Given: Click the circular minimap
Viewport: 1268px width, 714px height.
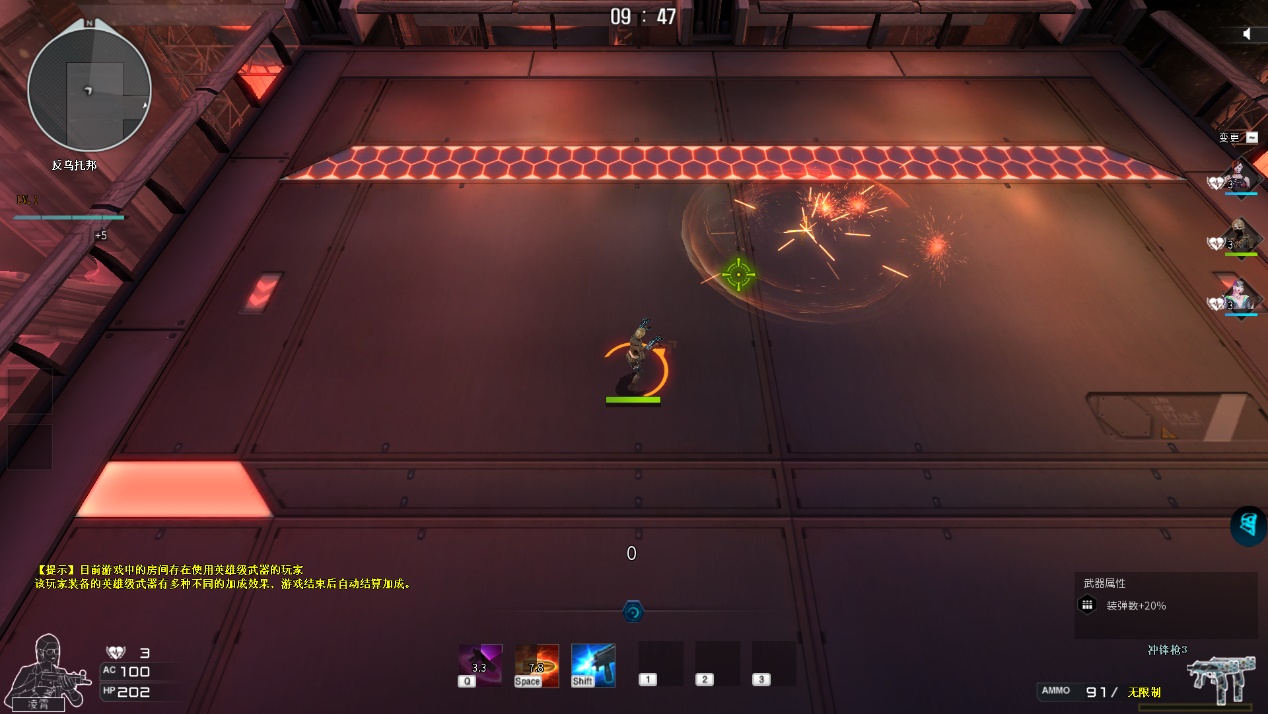Looking at the screenshot, I should coord(89,89).
